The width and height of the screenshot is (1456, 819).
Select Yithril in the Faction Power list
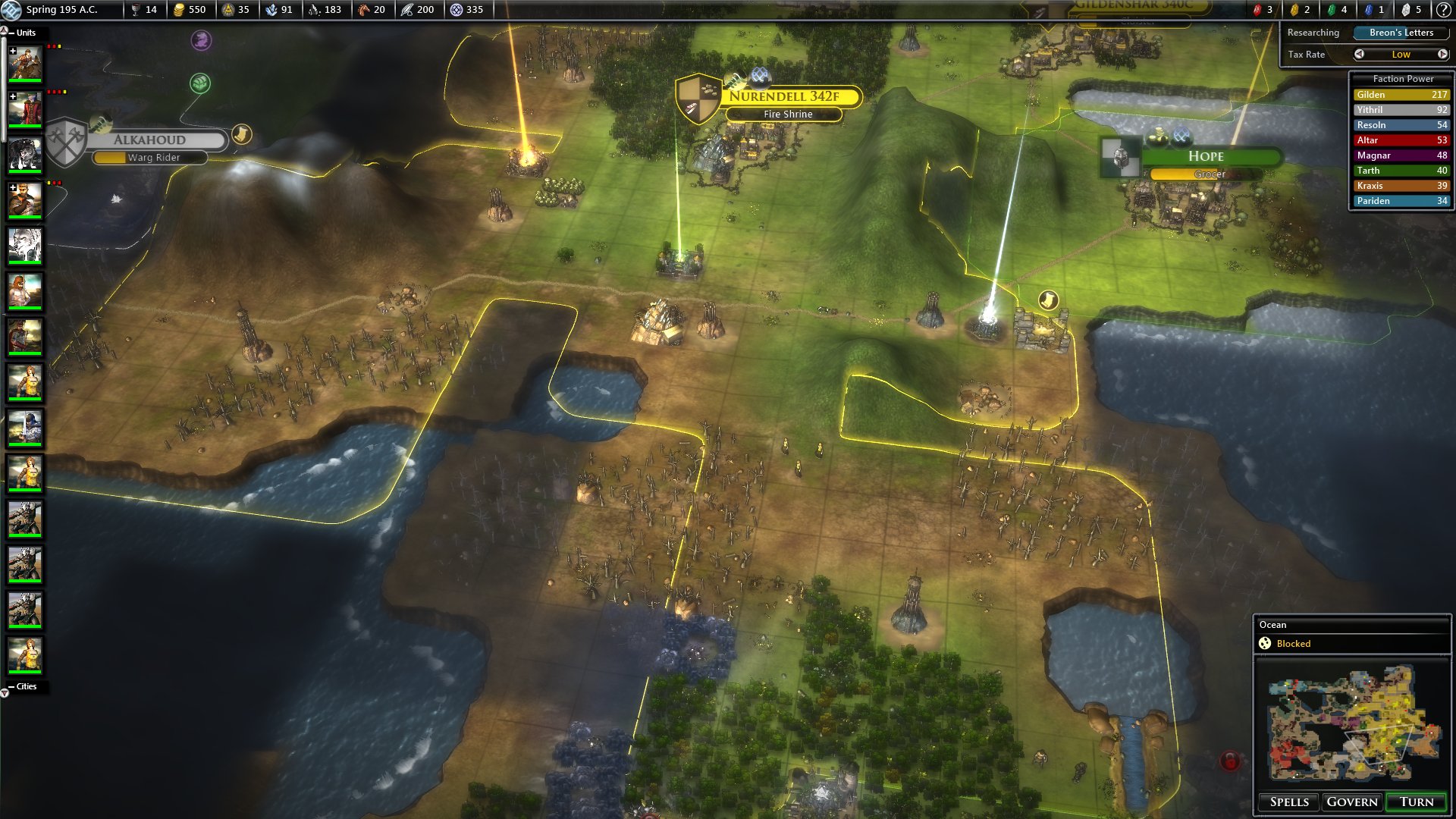[x=1401, y=110]
